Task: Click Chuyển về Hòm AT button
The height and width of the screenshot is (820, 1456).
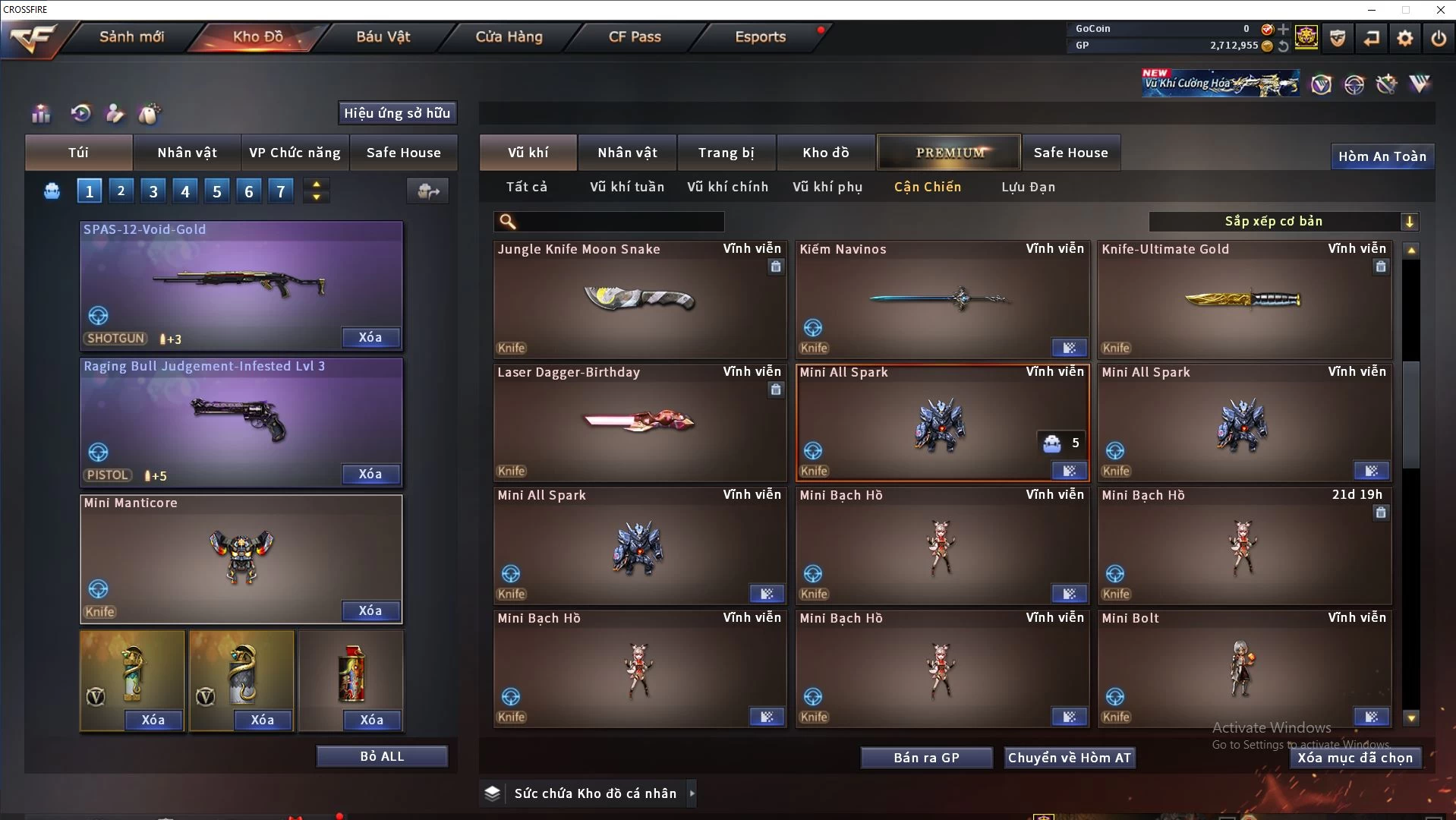Action: [x=1069, y=758]
